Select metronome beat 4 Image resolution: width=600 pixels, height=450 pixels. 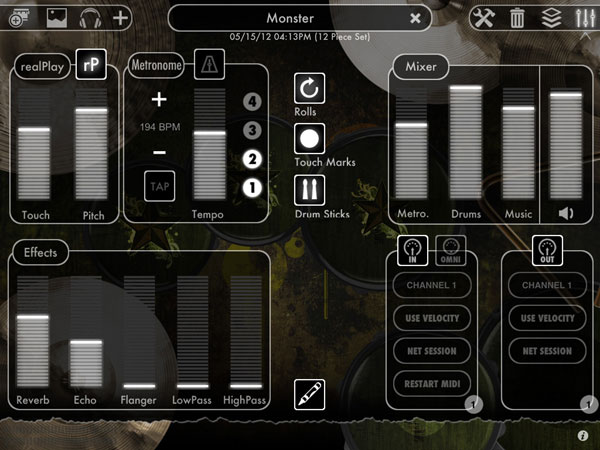point(252,101)
